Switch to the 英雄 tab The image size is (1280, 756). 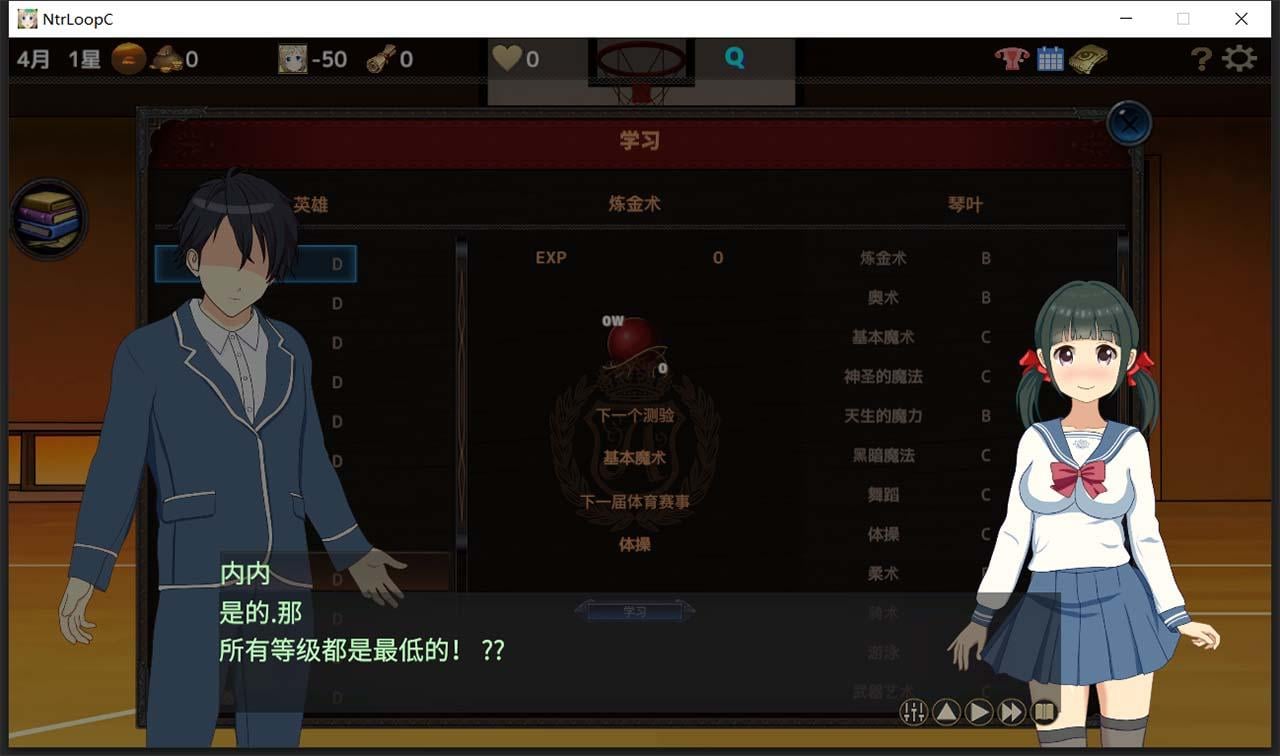pos(311,204)
